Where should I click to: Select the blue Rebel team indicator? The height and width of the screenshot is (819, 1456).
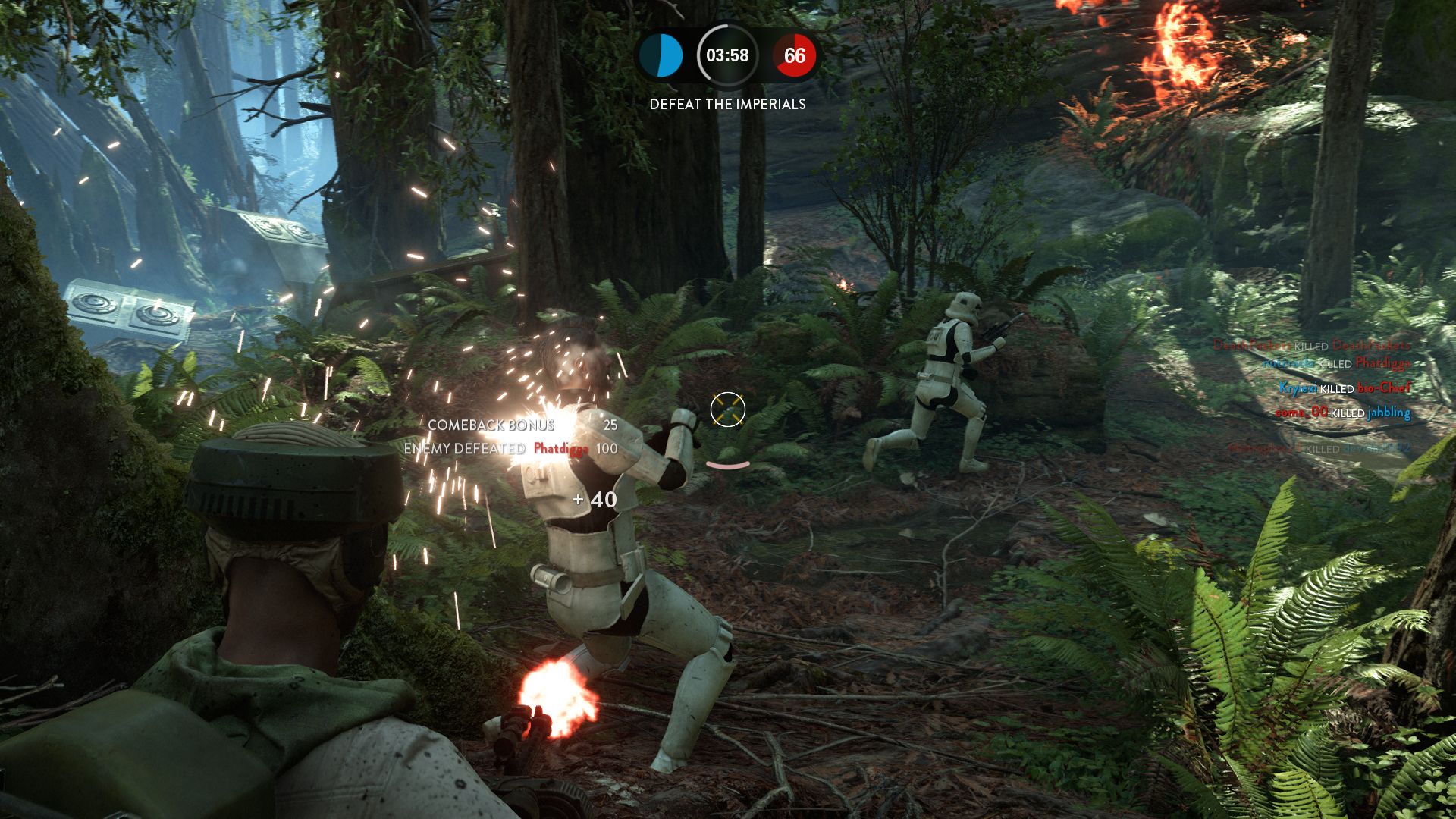click(661, 55)
